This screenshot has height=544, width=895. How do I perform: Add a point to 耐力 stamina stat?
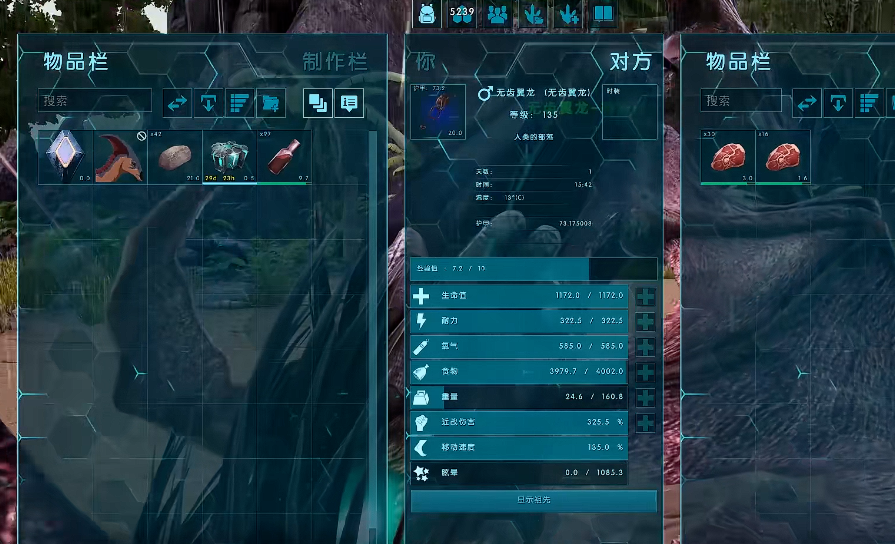pyautogui.click(x=645, y=322)
